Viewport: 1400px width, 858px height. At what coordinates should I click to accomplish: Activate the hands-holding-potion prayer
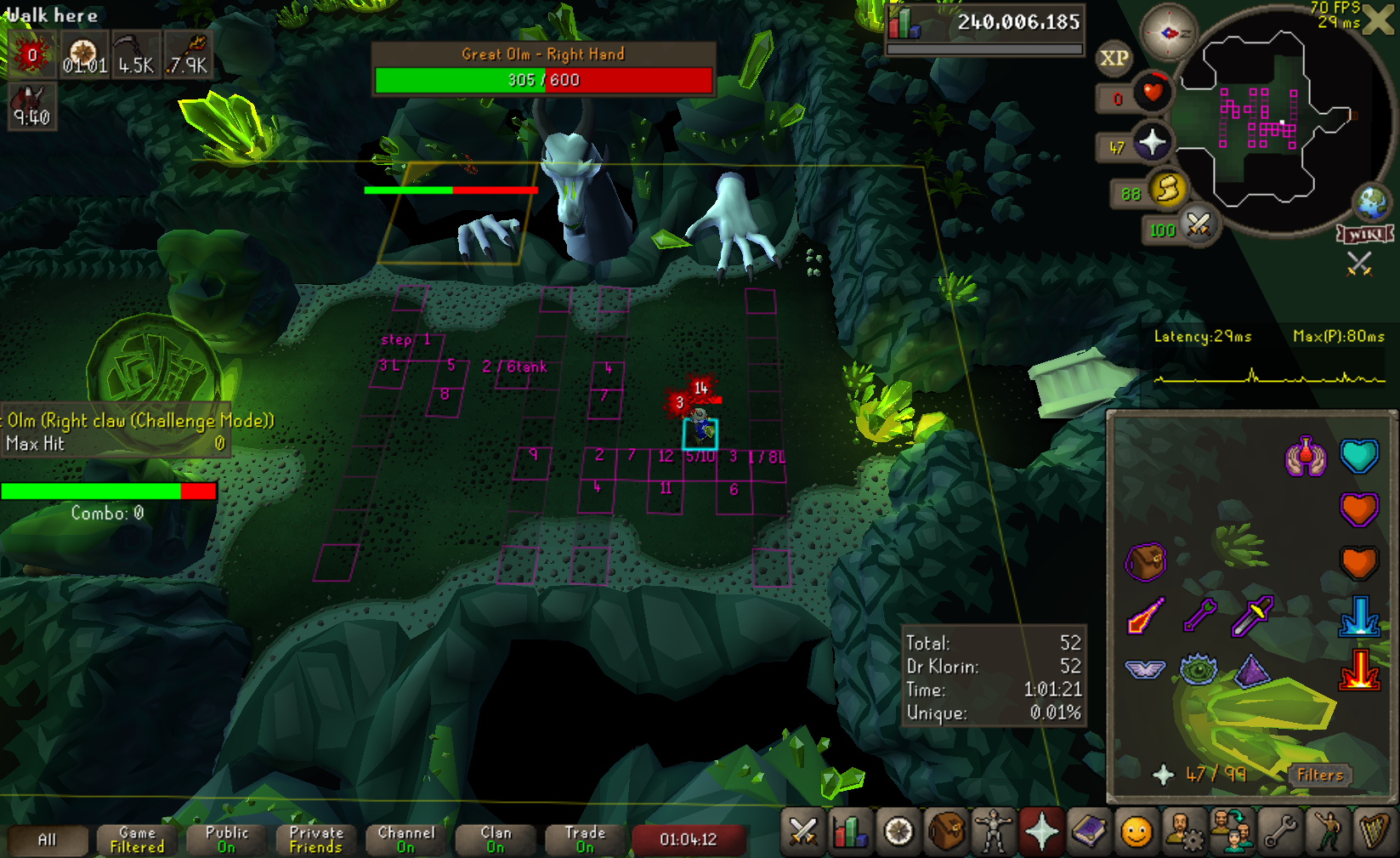[x=1306, y=457]
